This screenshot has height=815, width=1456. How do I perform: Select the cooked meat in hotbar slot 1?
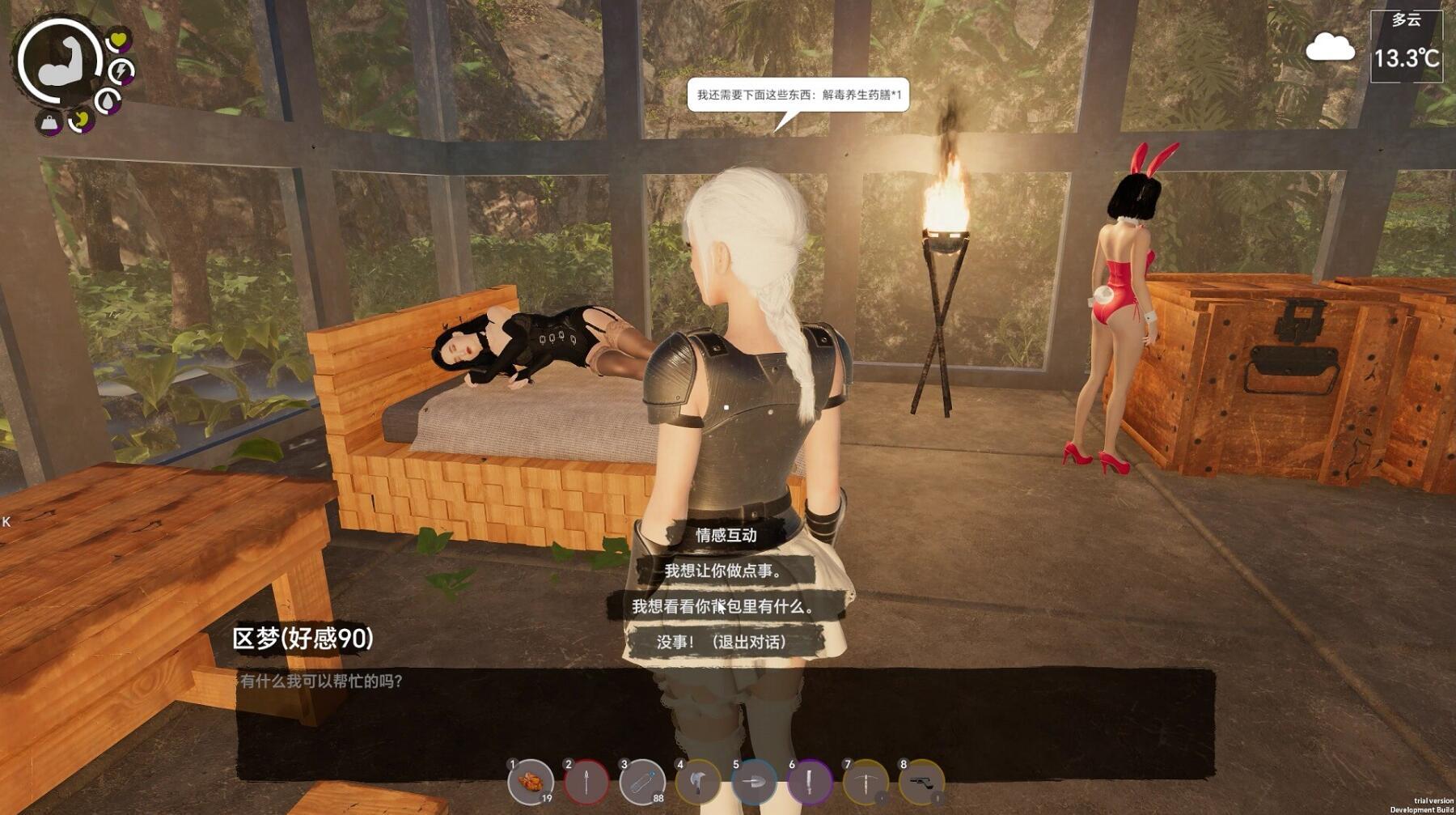(x=531, y=781)
